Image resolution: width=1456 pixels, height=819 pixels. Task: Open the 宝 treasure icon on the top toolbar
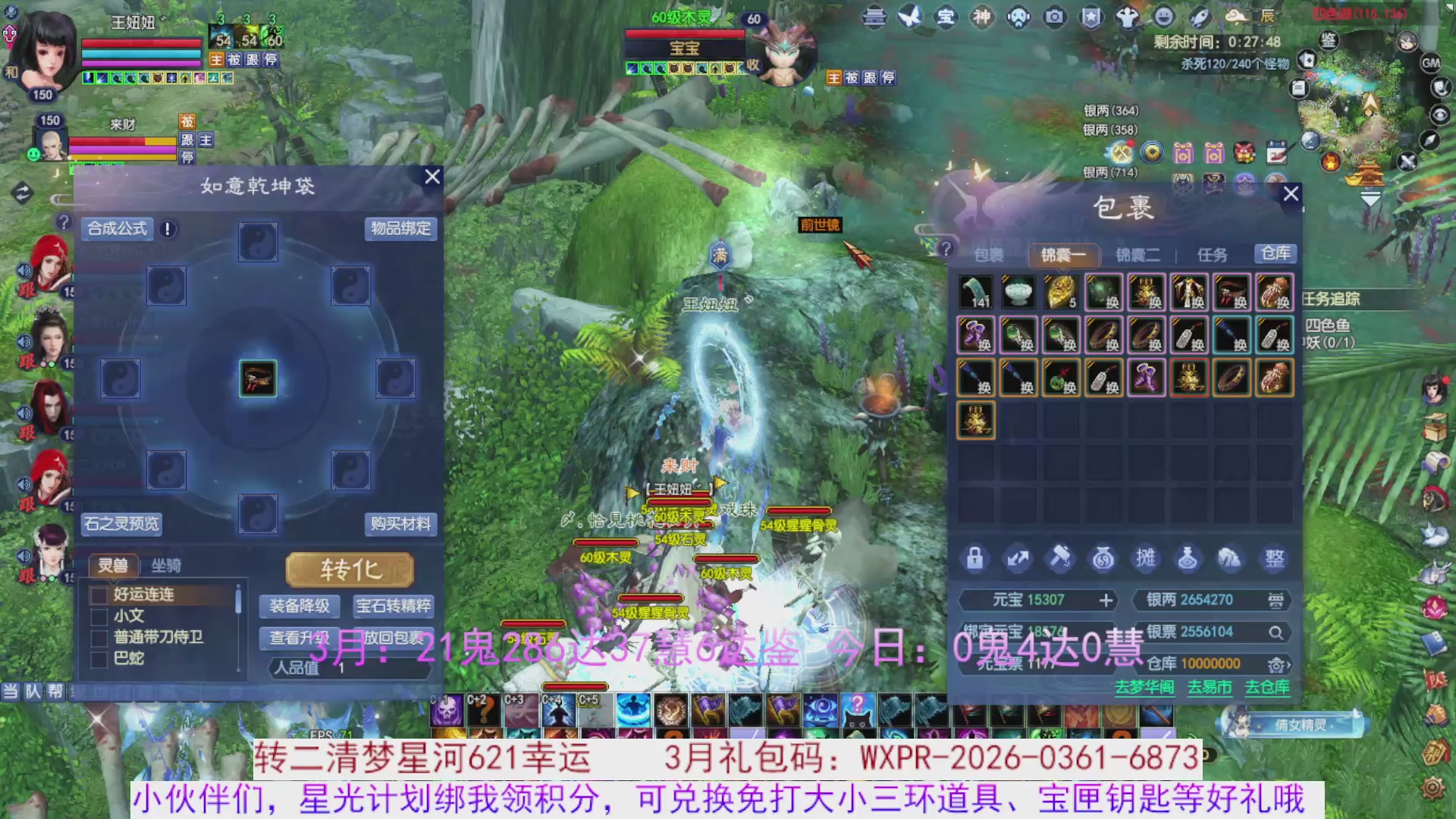(x=946, y=17)
